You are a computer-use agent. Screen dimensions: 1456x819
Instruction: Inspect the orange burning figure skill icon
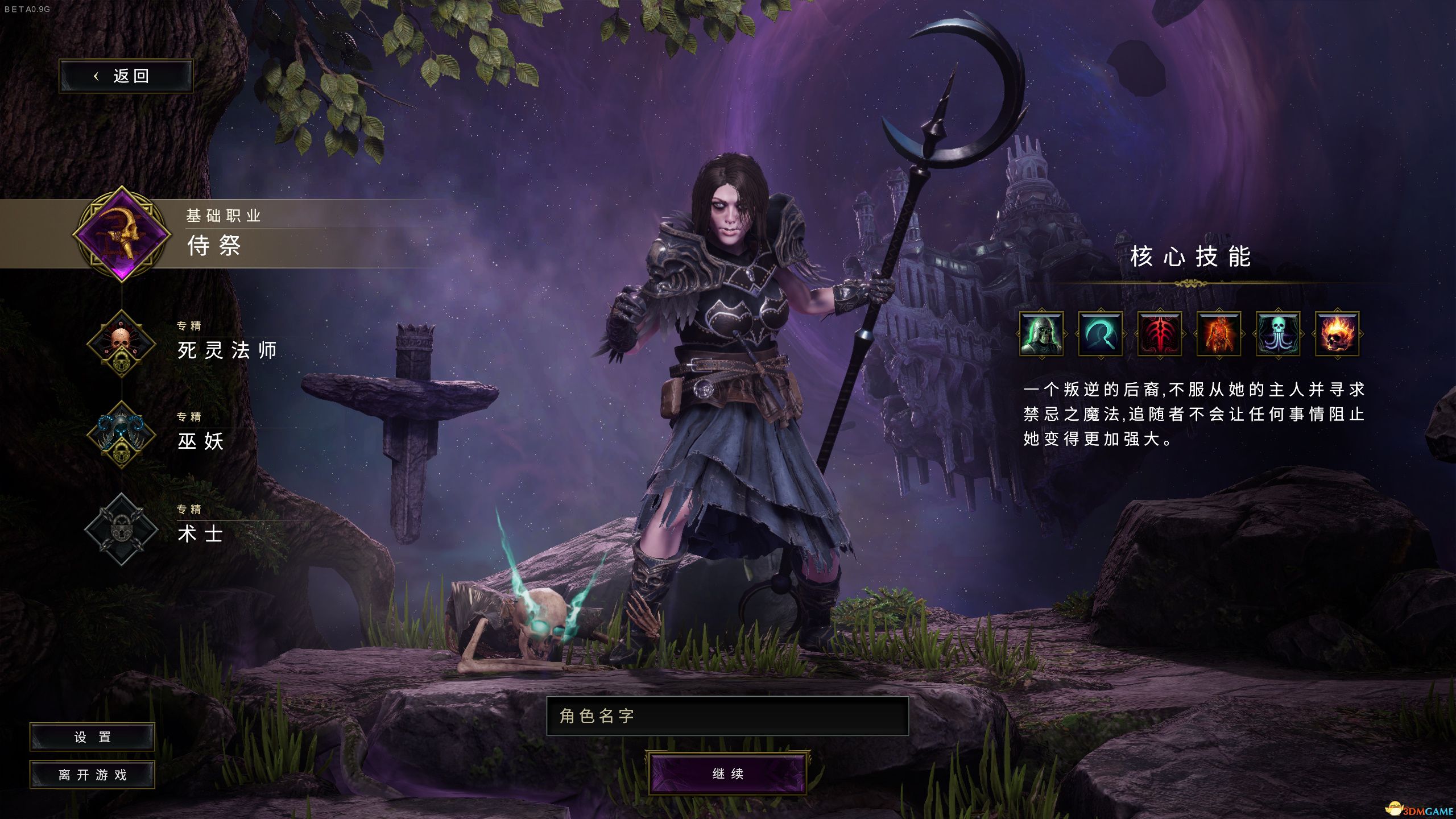pos(1219,334)
